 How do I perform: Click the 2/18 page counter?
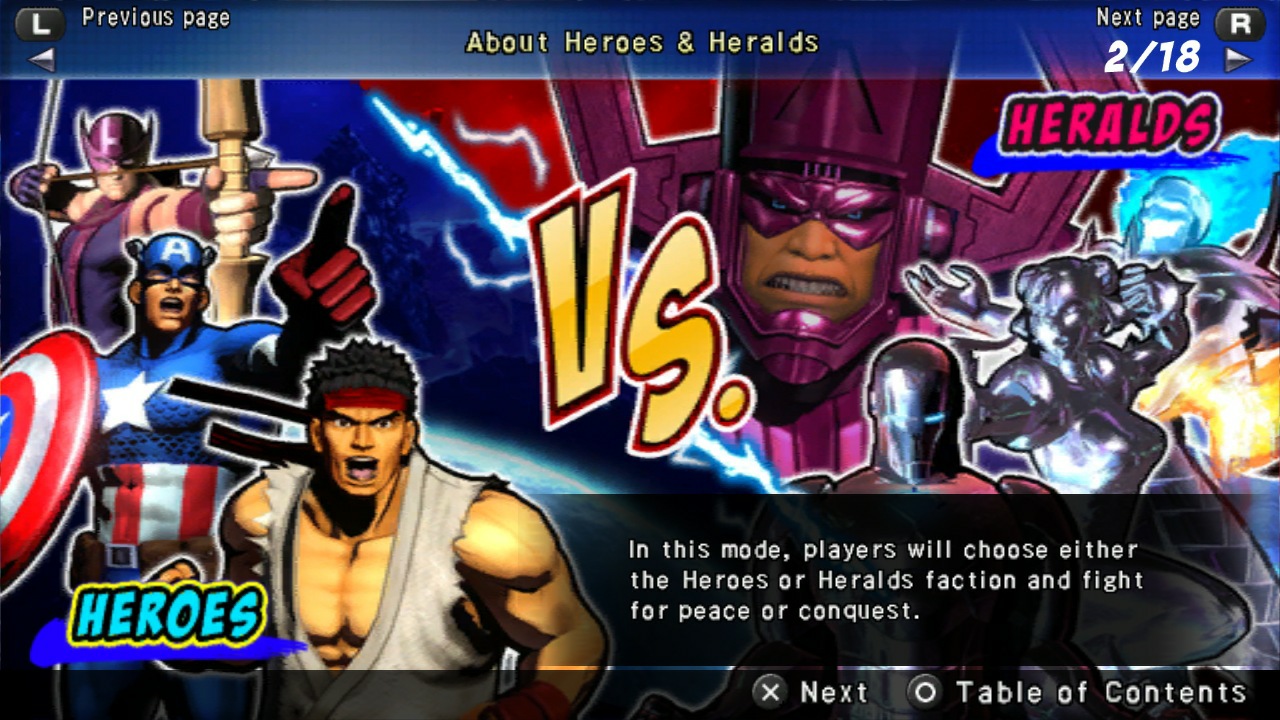click(1153, 55)
